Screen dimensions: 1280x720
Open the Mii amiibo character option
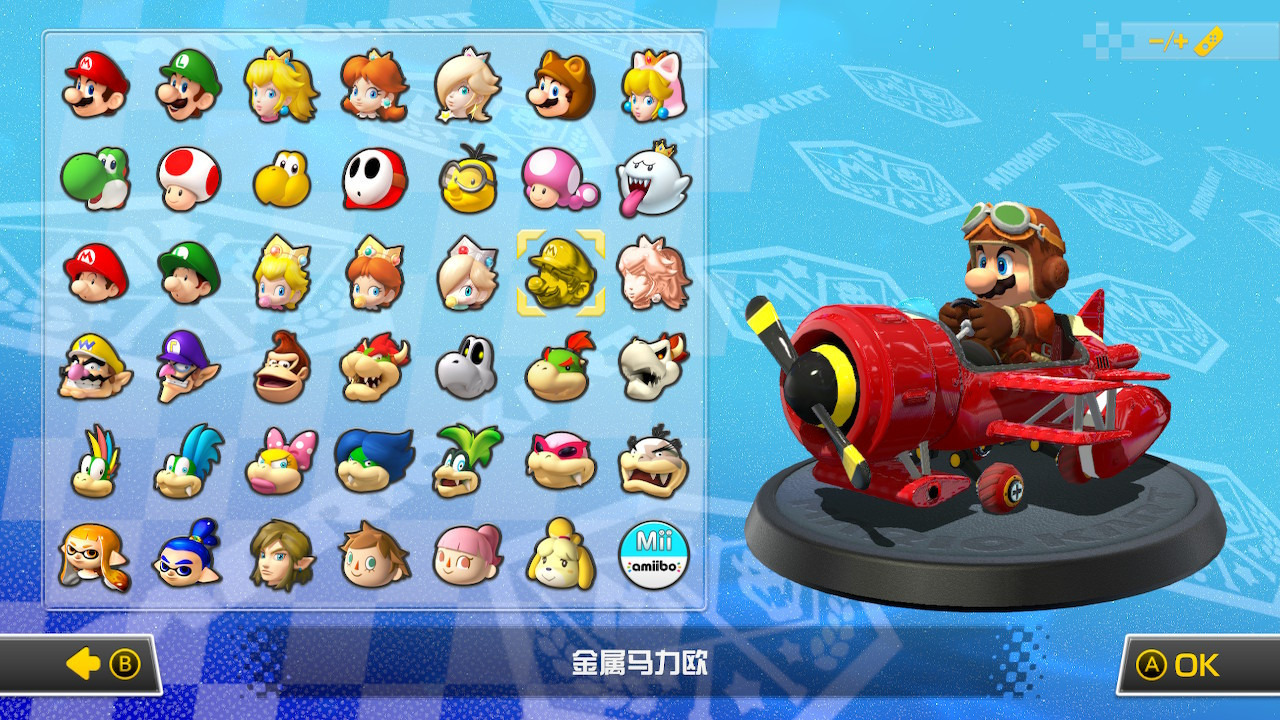click(655, 554)
